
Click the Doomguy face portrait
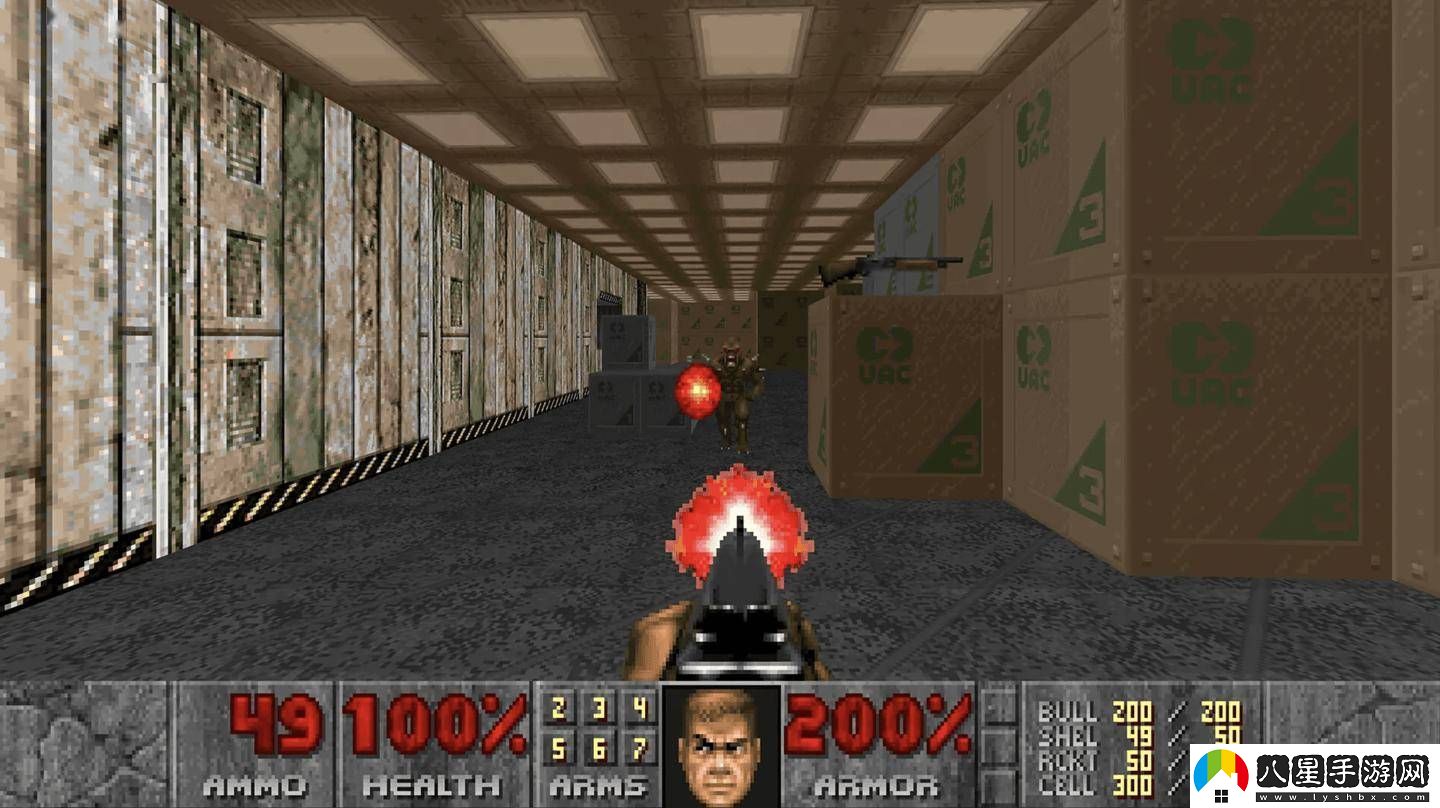coord(720,745)
